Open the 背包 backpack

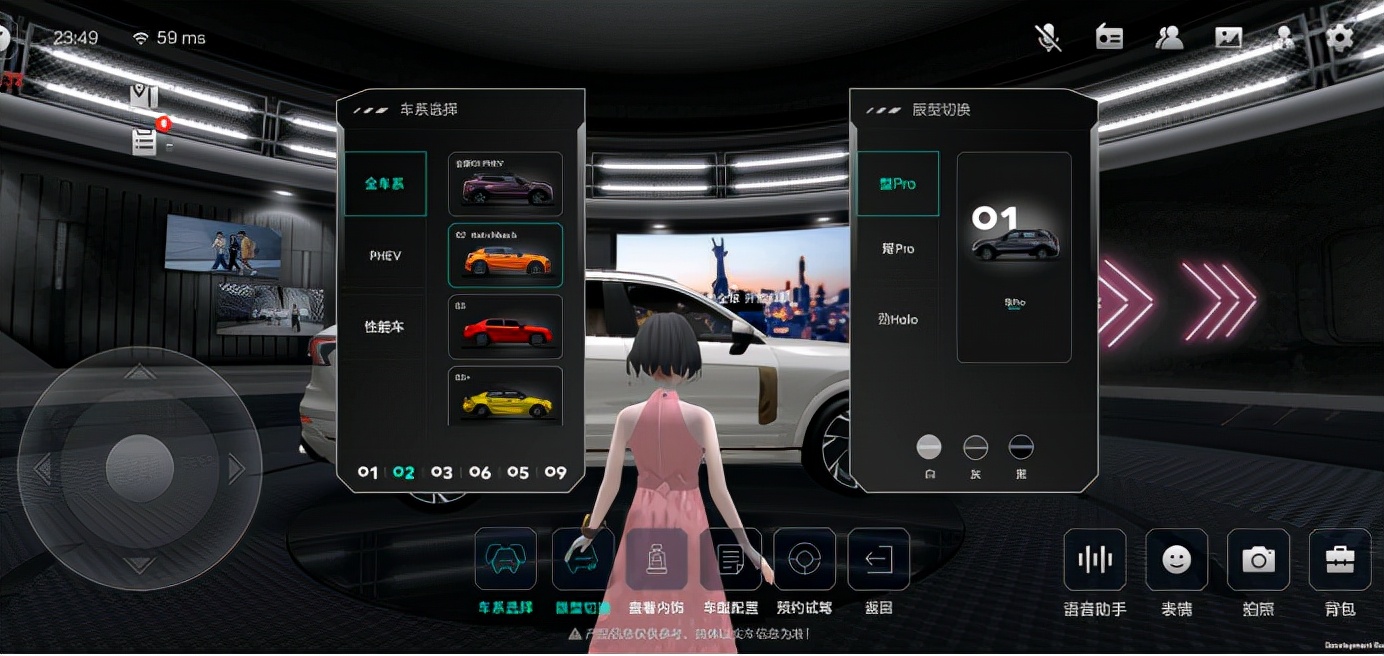(x=1340, y=561)
